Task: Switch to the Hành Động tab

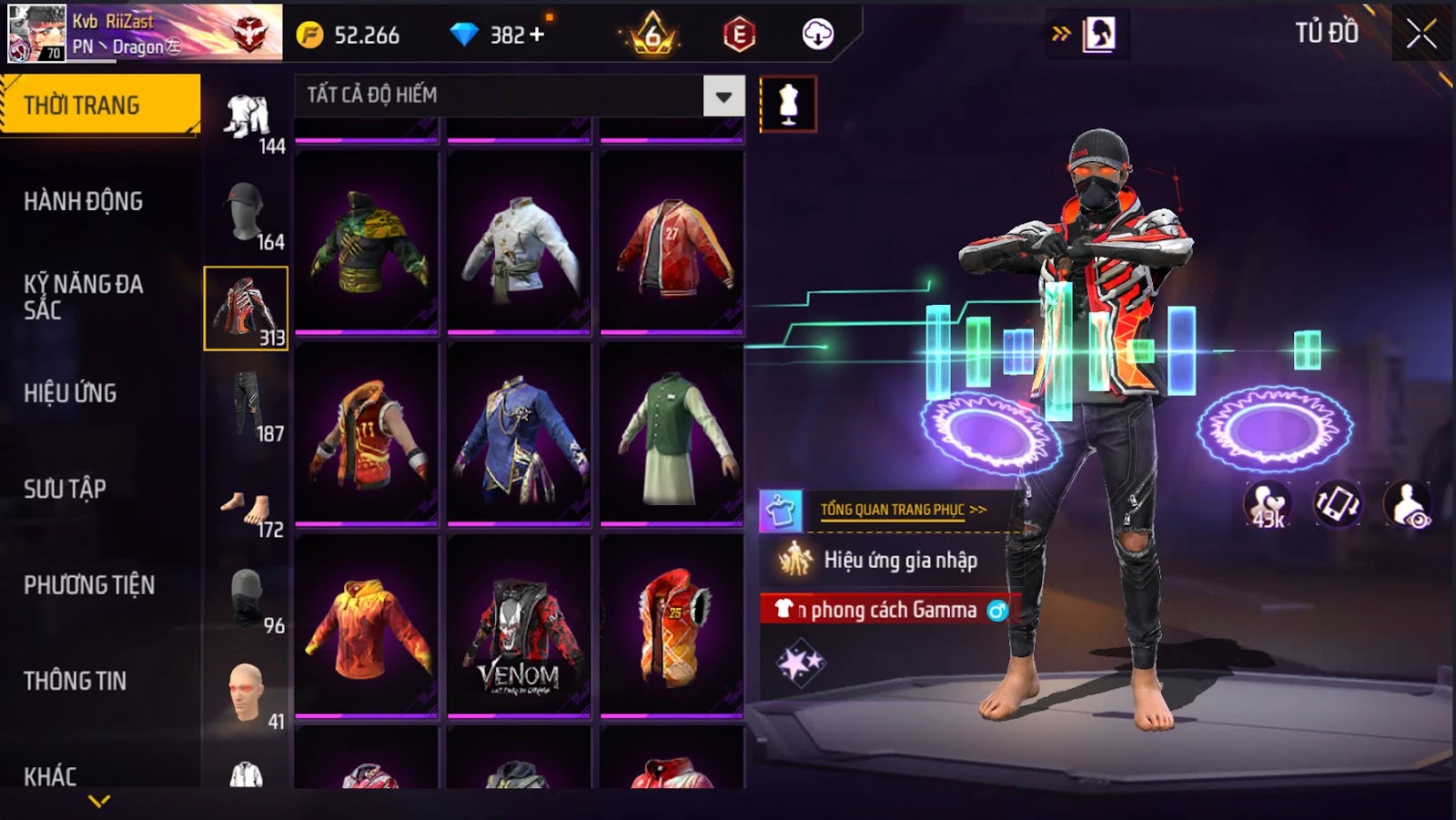Action: coord(84,201)
